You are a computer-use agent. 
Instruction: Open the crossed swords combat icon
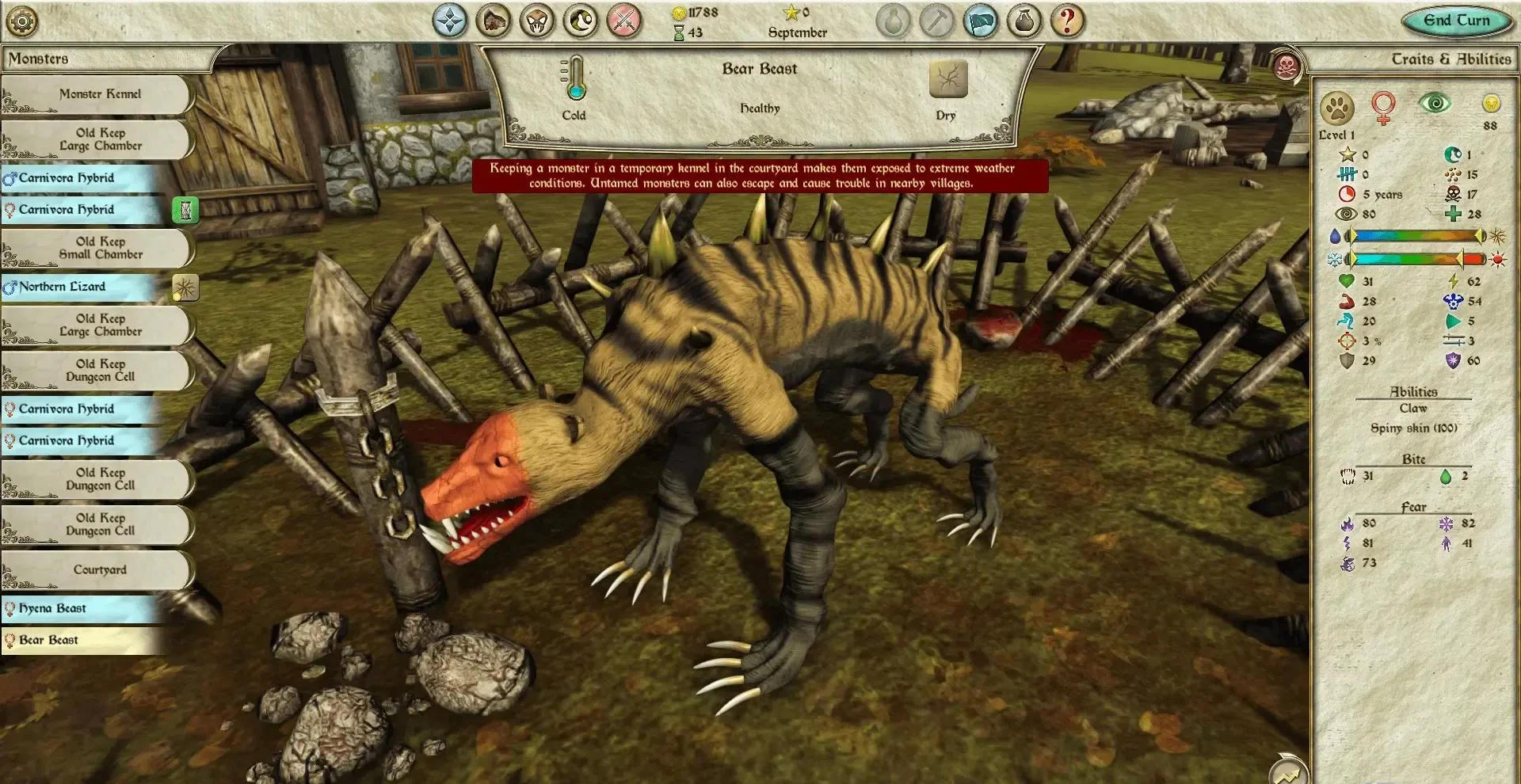(x=625, y=21)
